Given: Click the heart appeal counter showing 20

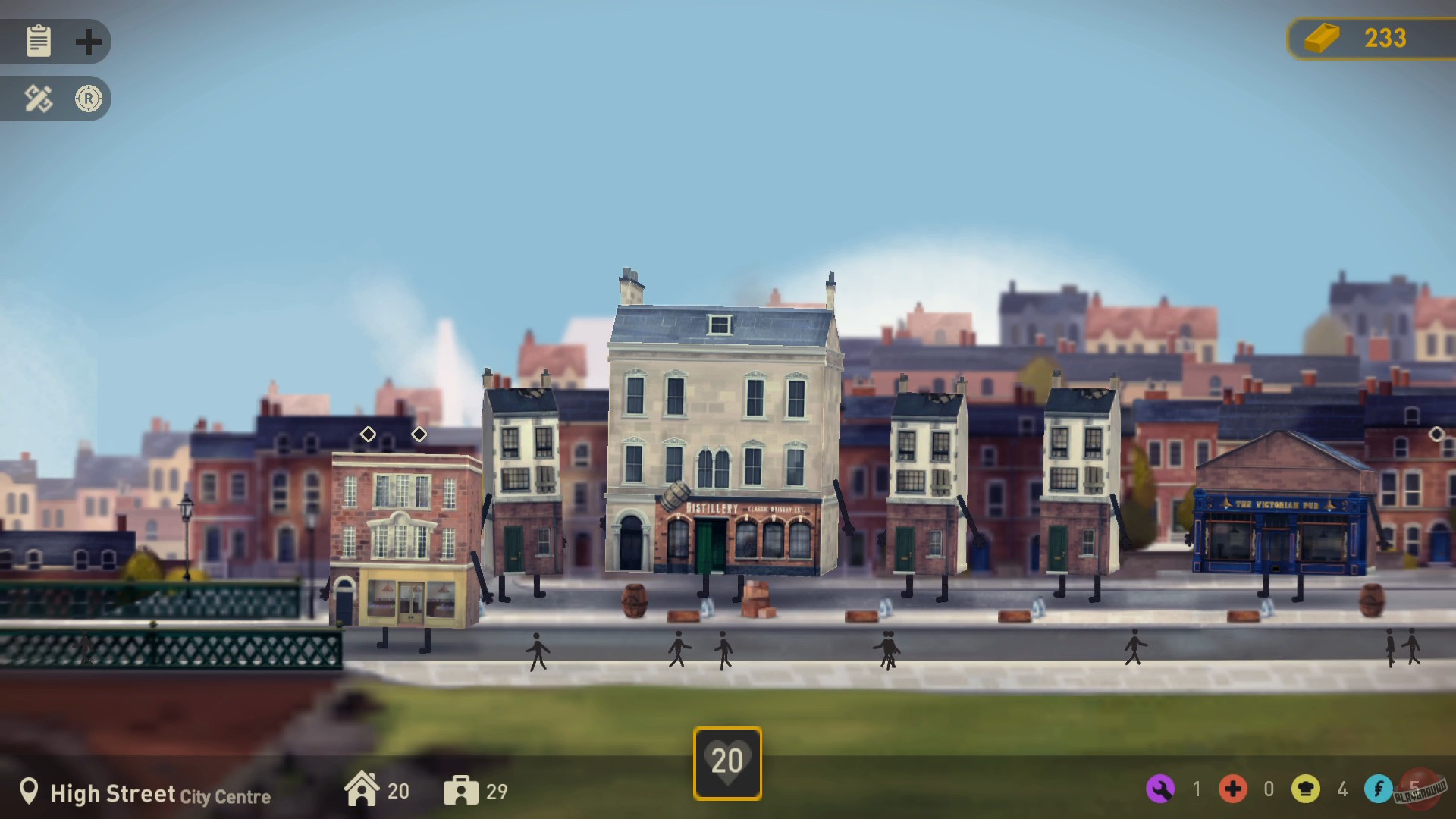Looking at the screenshot, I should coord(727,761).
